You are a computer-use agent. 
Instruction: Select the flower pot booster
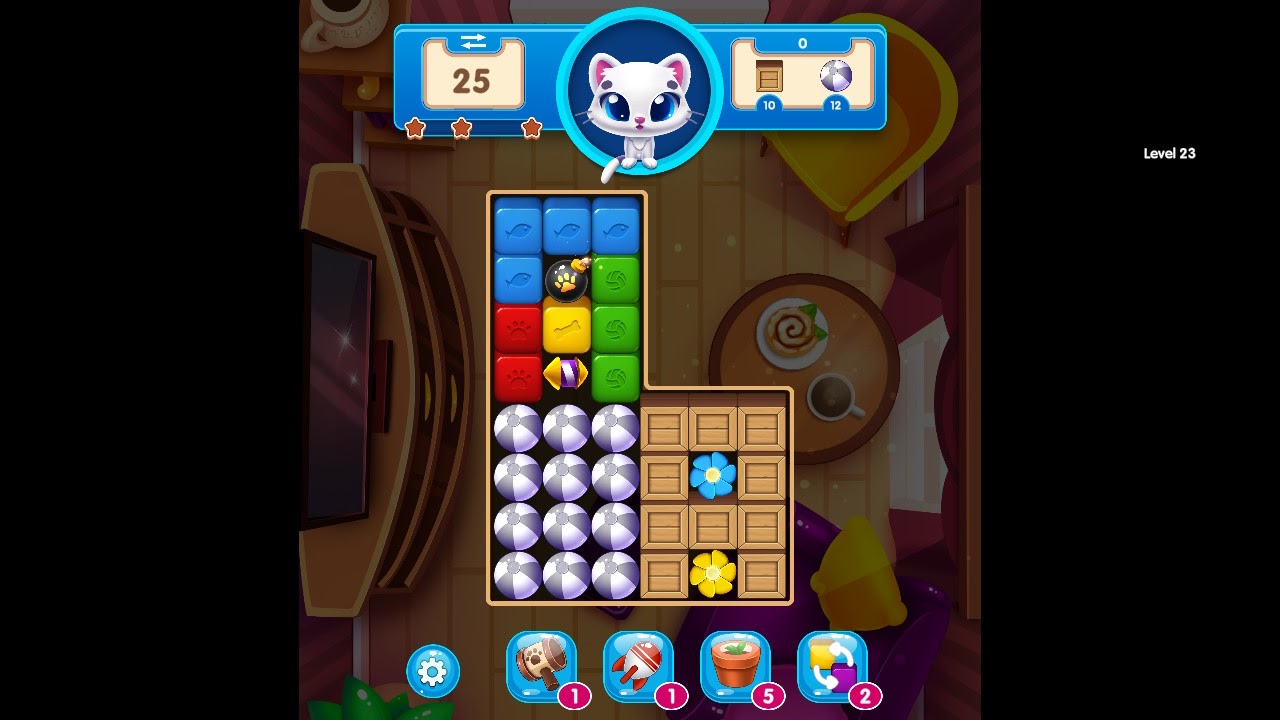(737, 663)
